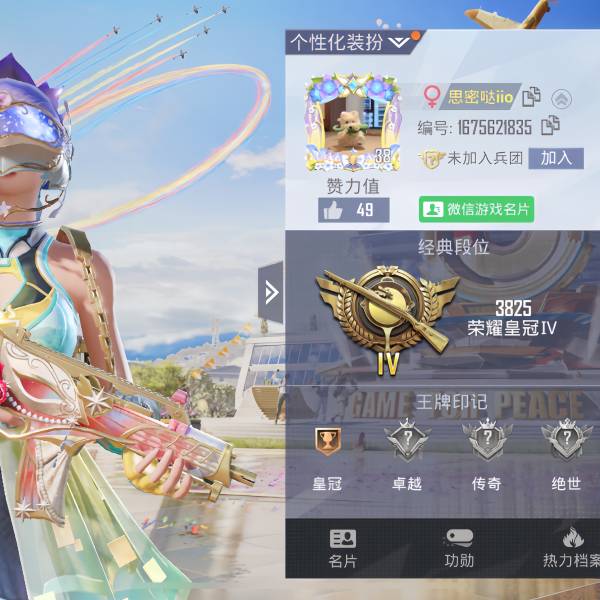Join a clan with 加入 button
The height and width of the screenshot is (600, 600).
556,158
